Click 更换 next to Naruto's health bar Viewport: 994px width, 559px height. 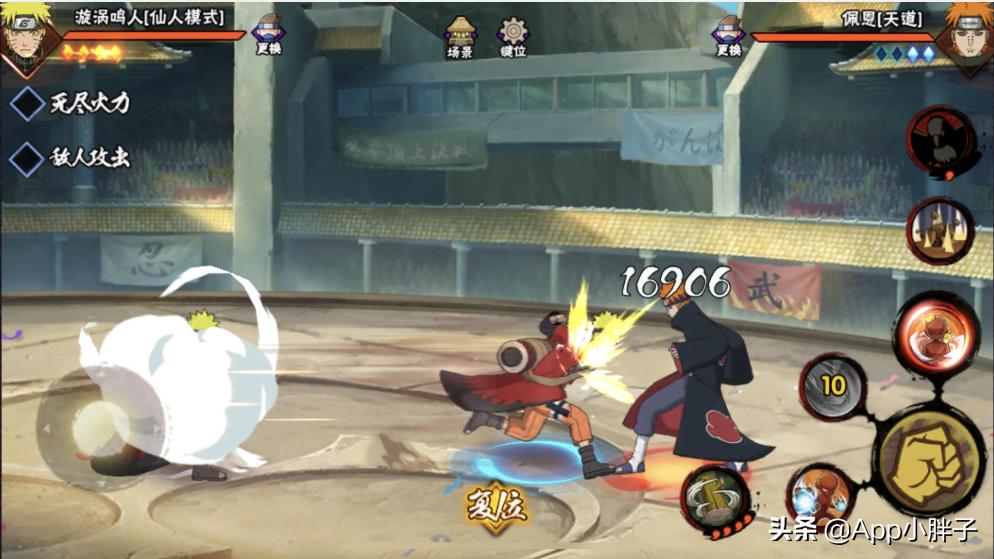click(269, 35)
